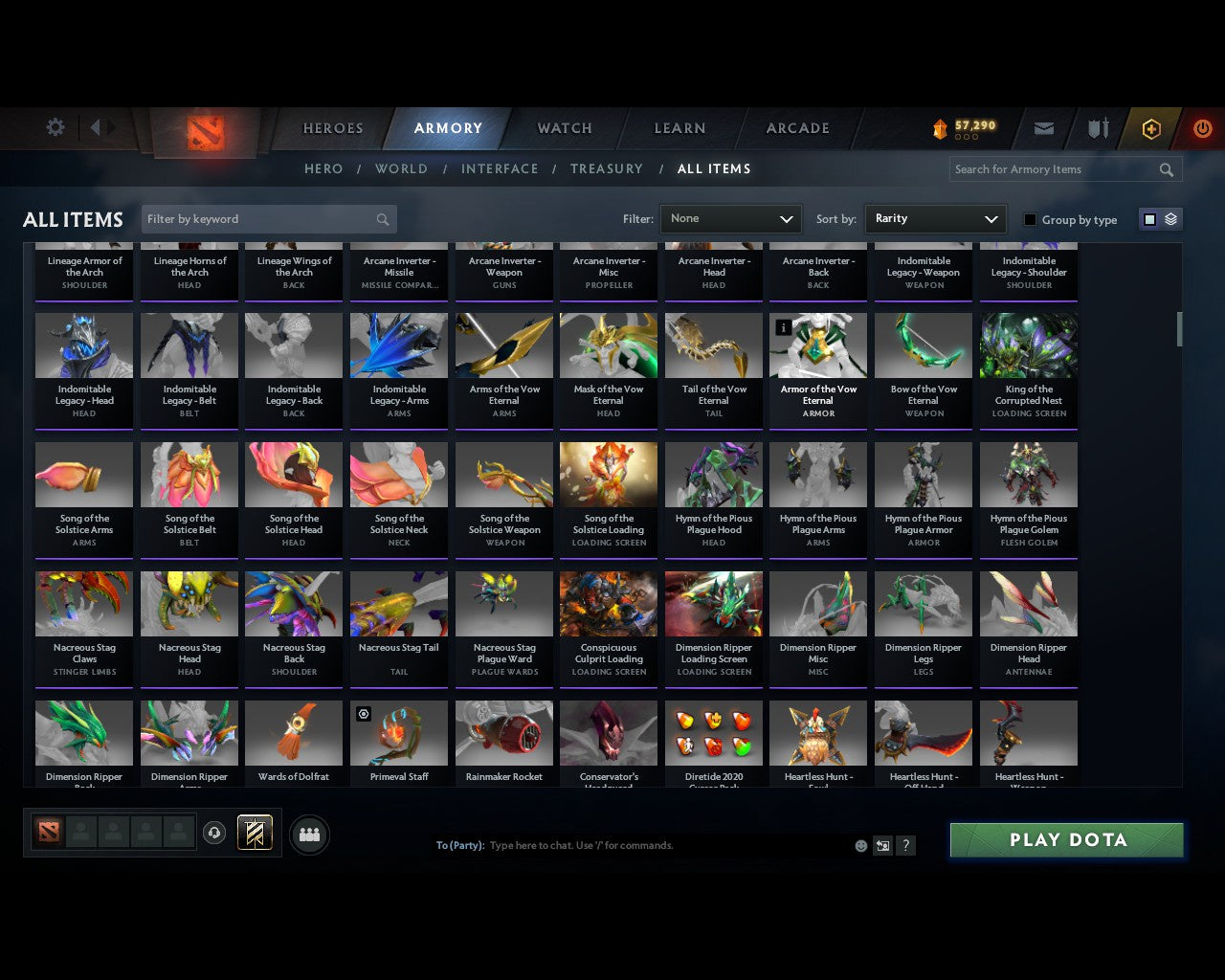The image size is (1225, 980).
Task: Switch to stacked layers view mode
Action: [x=1169, y=218]
